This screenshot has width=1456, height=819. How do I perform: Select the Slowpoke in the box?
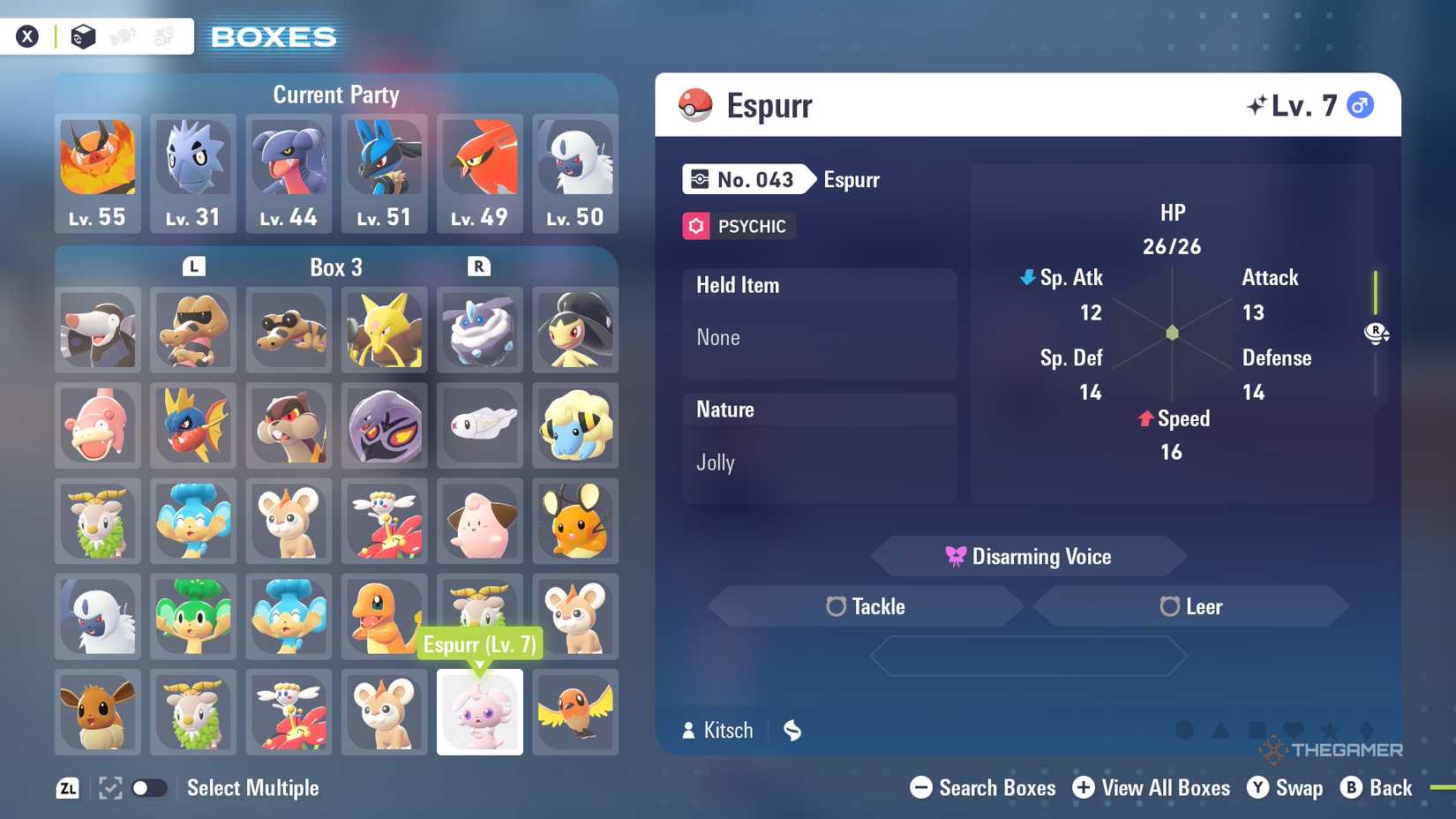click(98, 425)
